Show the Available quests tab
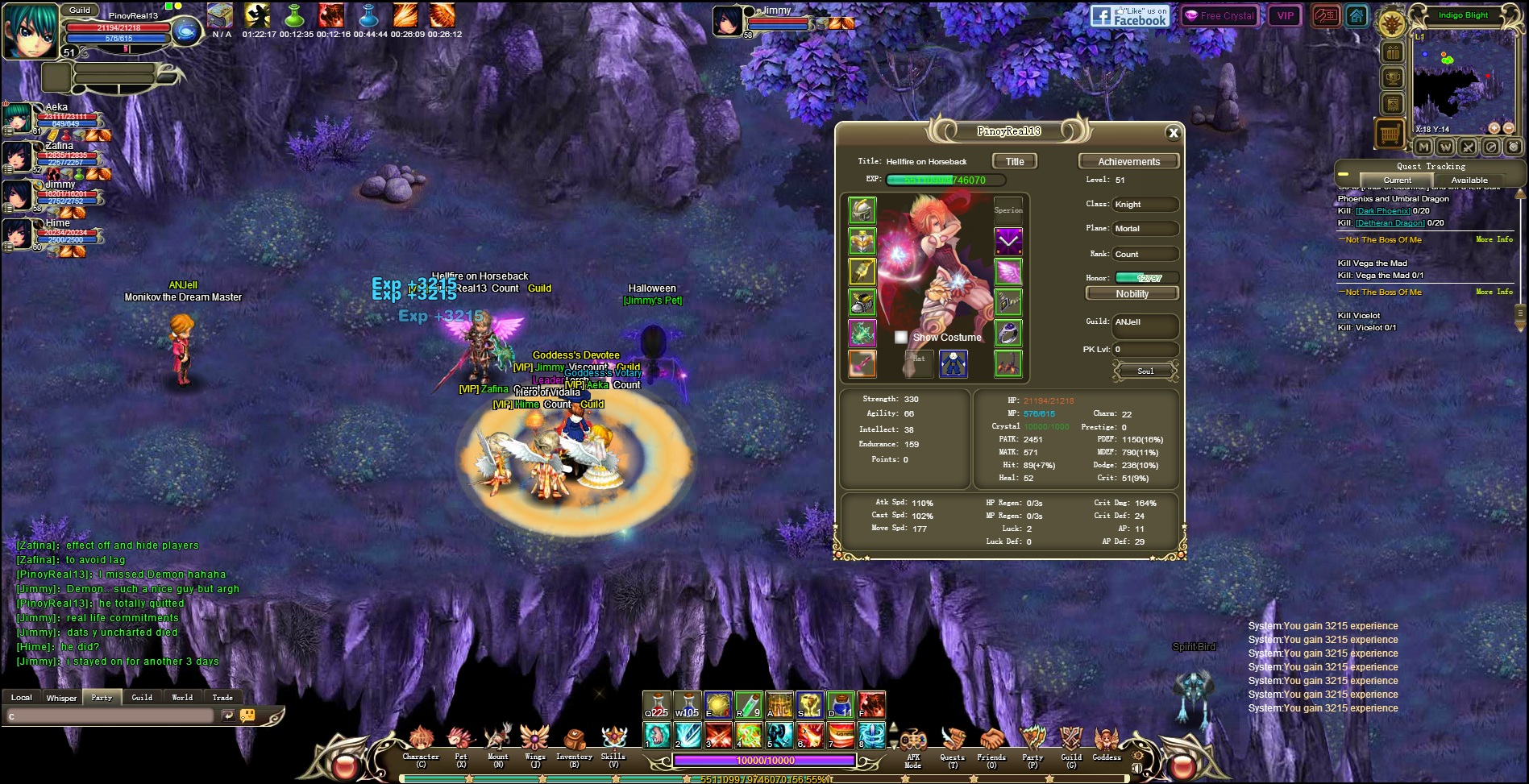Screen dimensions: 1529x784 pos(1469,180)
